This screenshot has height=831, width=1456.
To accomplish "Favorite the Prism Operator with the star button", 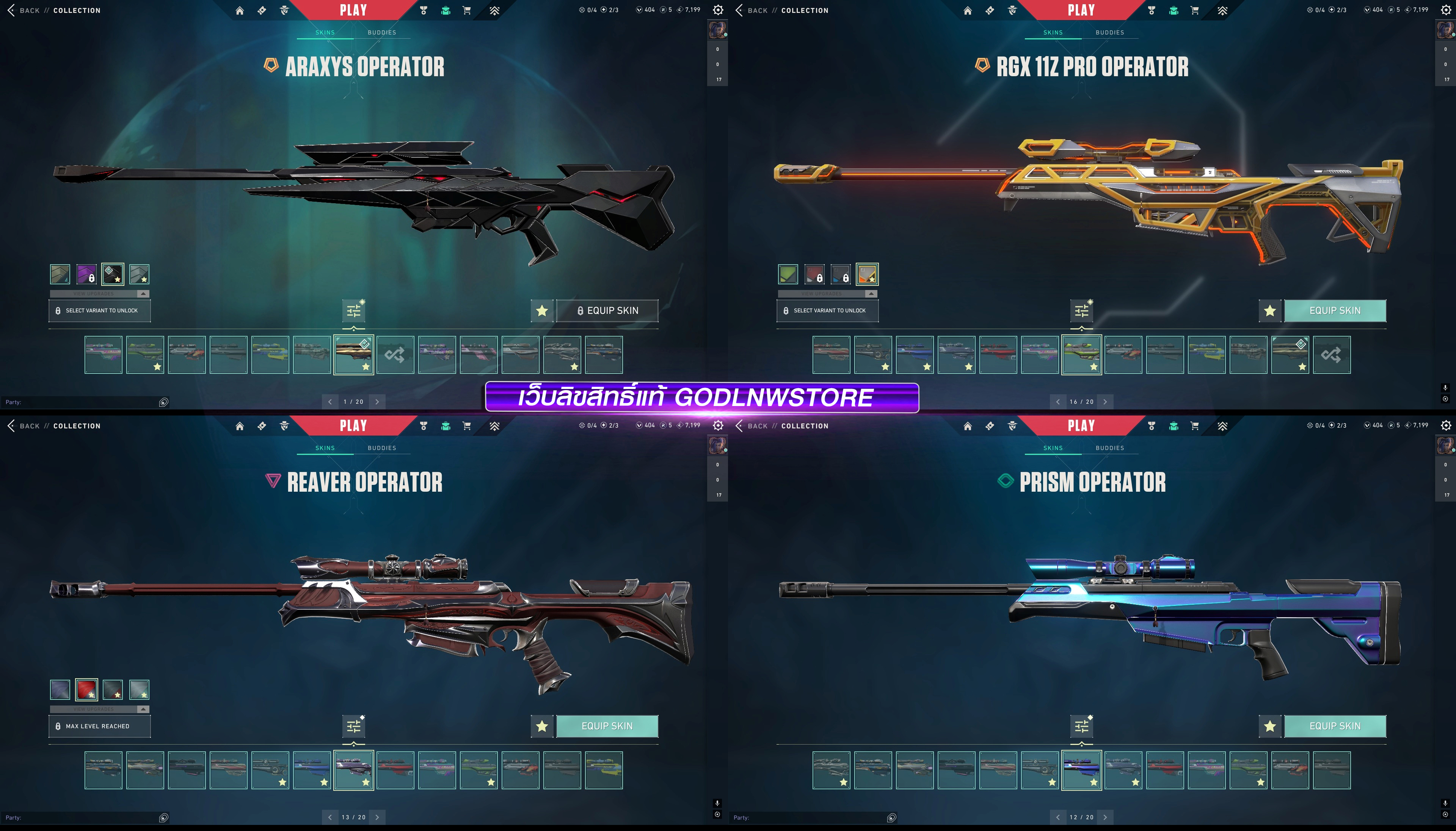I will coord(1269,726).
